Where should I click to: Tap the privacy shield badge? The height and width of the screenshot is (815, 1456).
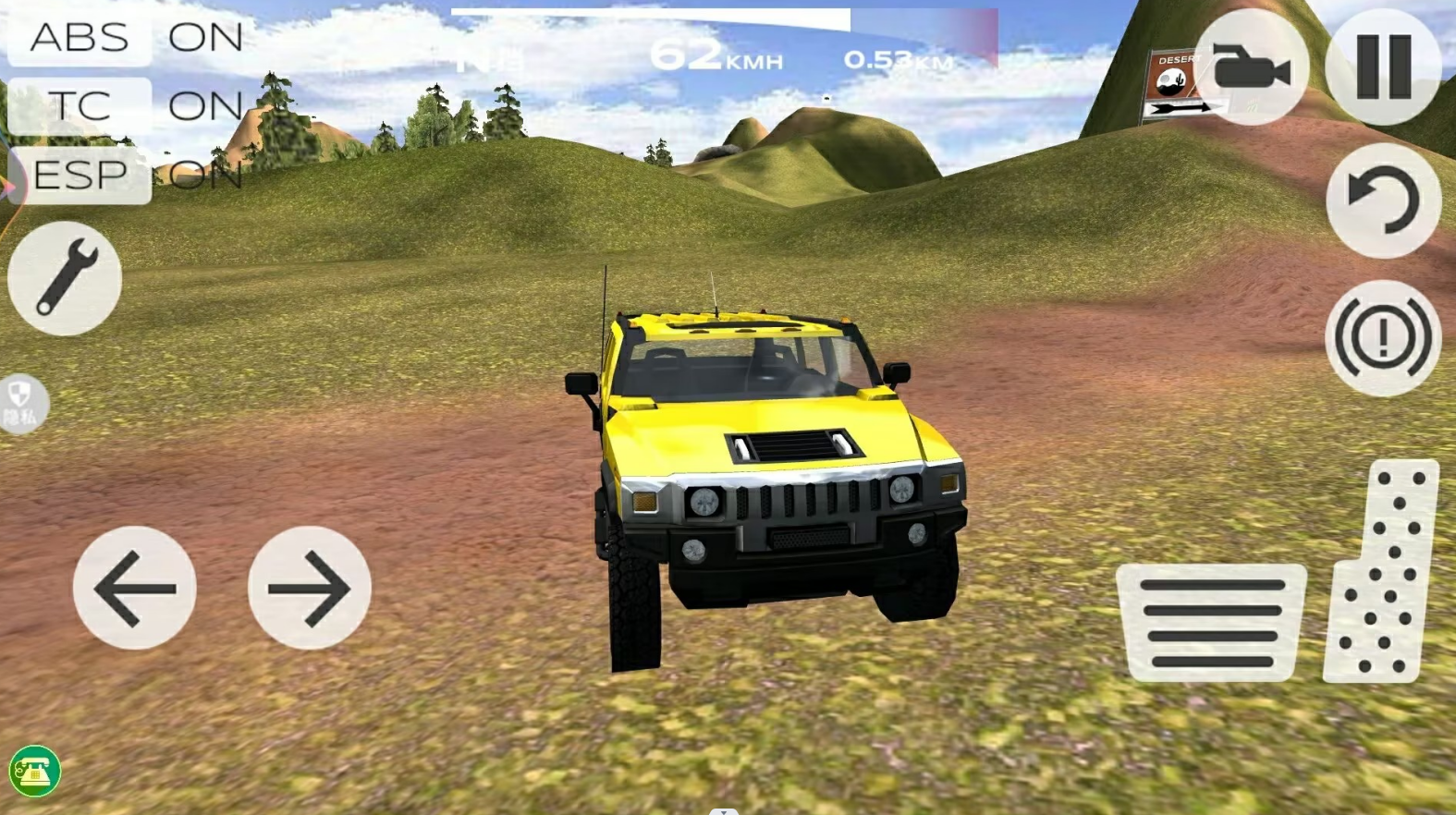(20, 404)
